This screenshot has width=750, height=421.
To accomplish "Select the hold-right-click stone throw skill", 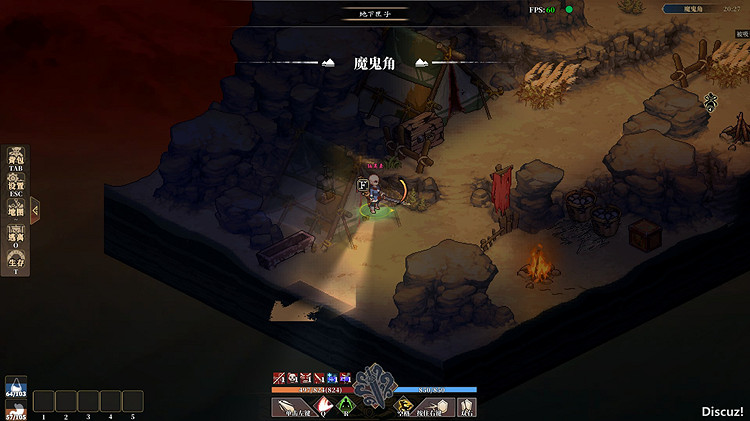I will [x=436, y=406].
